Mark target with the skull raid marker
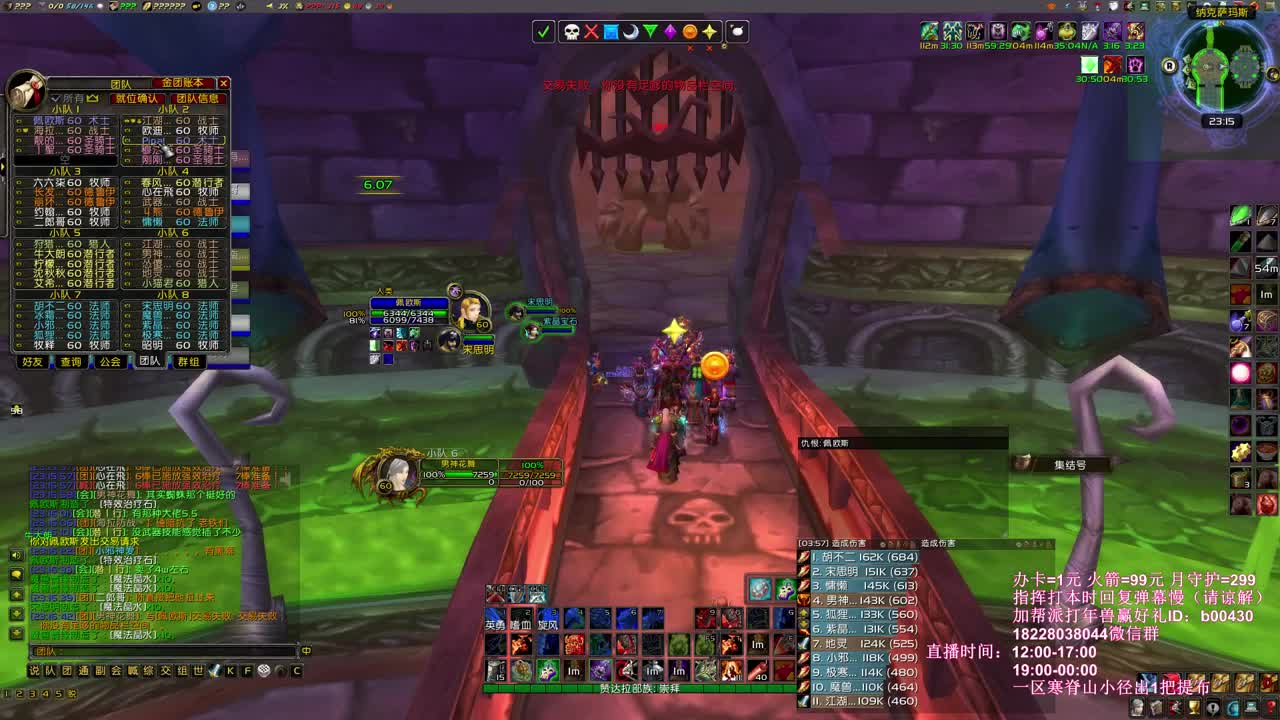1280x720 pixels. 570,32
